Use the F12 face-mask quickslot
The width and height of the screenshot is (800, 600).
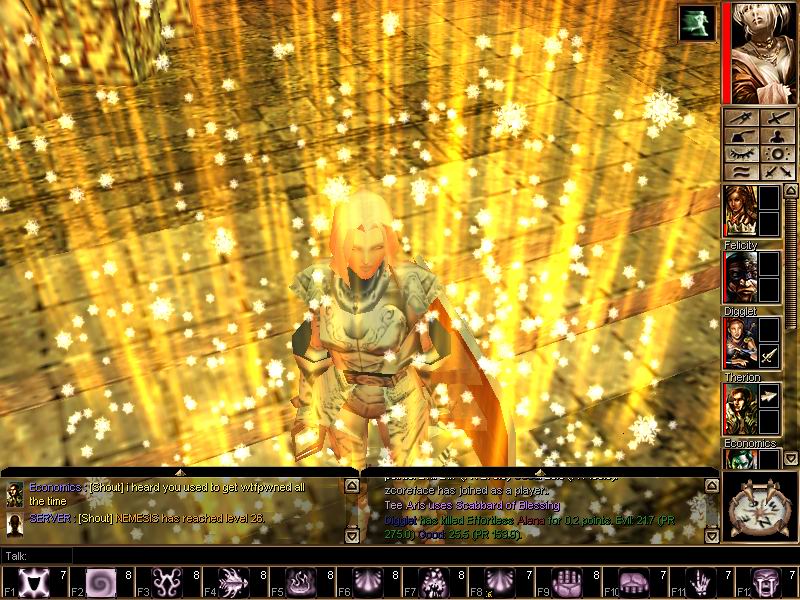pyautogui.click(x=768, y=582)
